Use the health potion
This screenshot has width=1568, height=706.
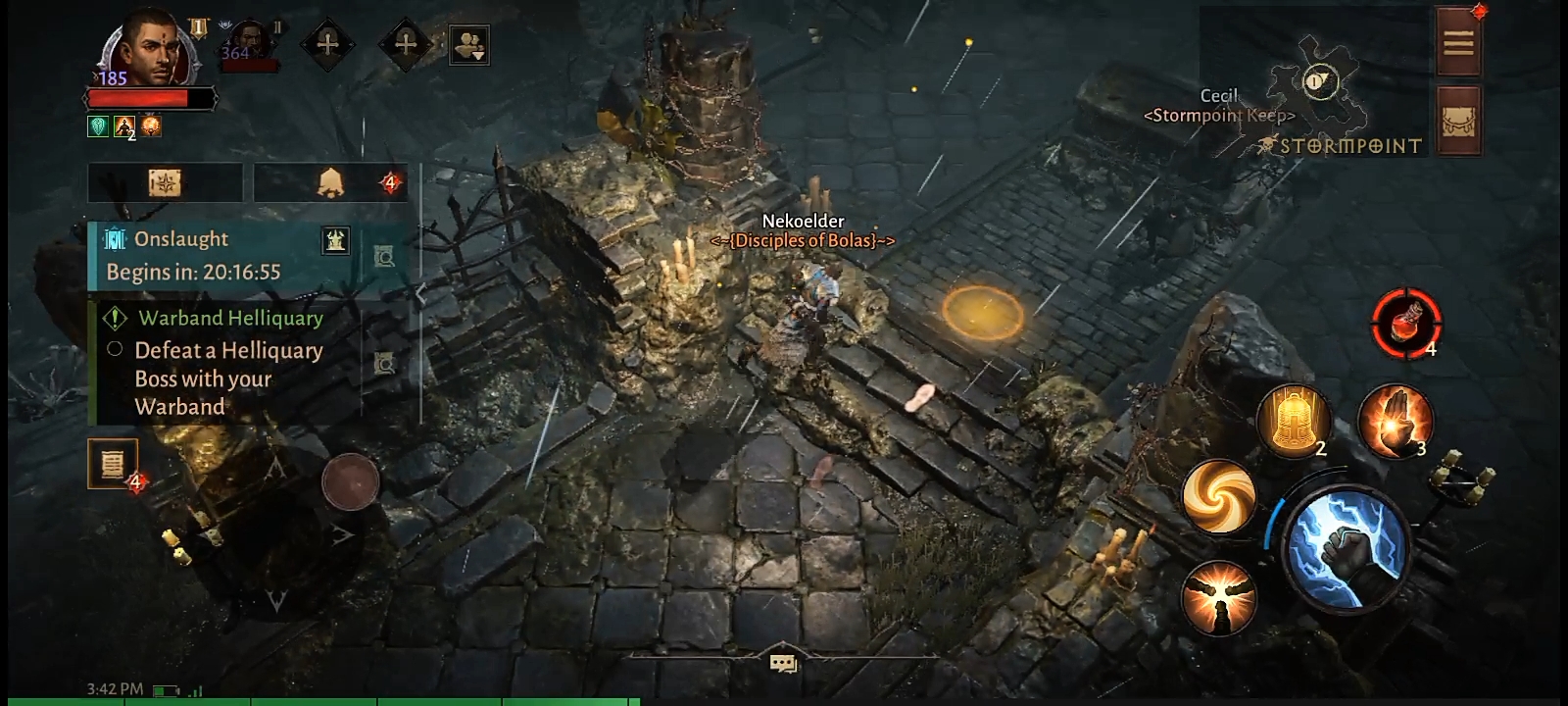tap(1406, 323)
